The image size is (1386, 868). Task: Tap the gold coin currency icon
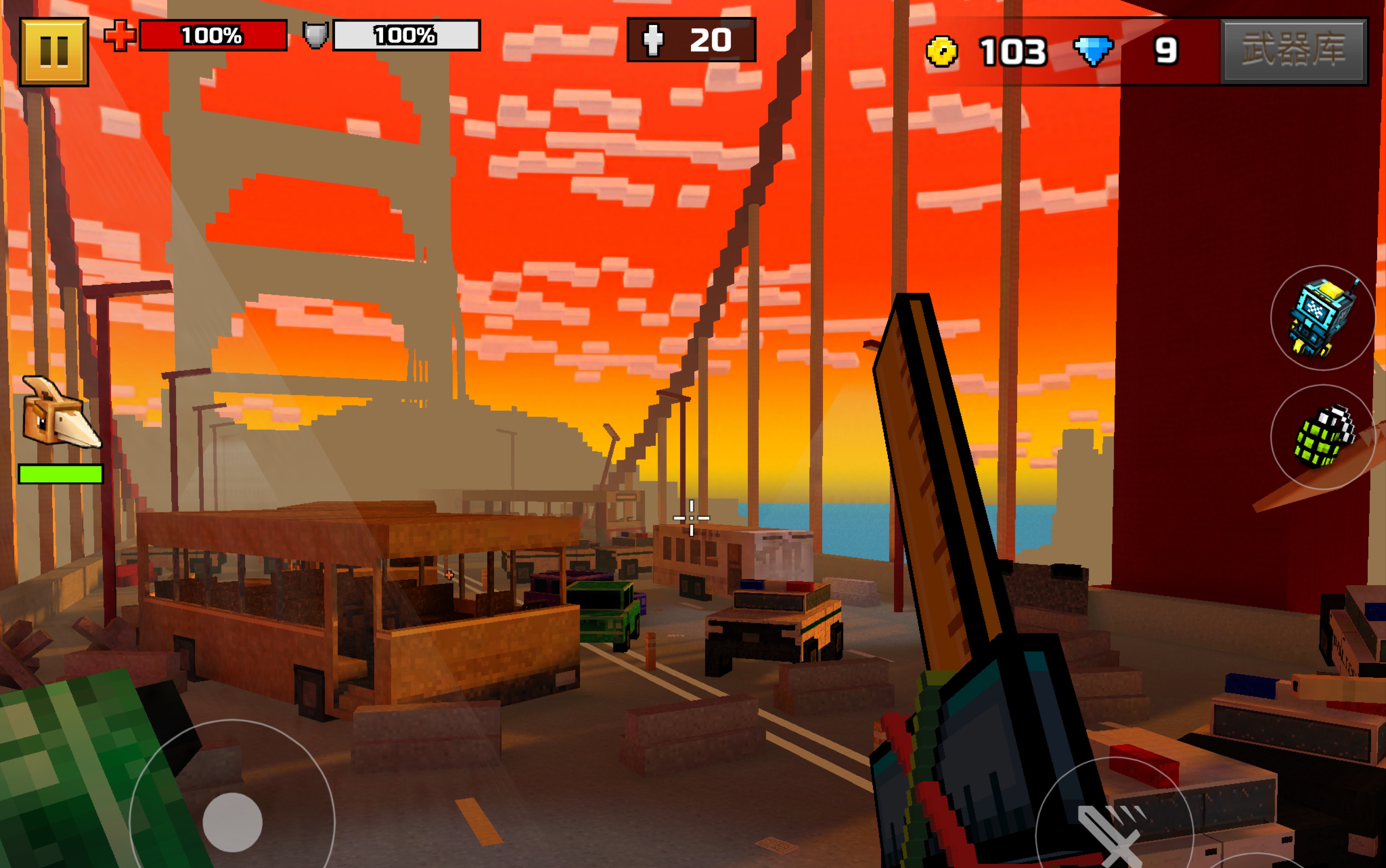tap(941, 52)
